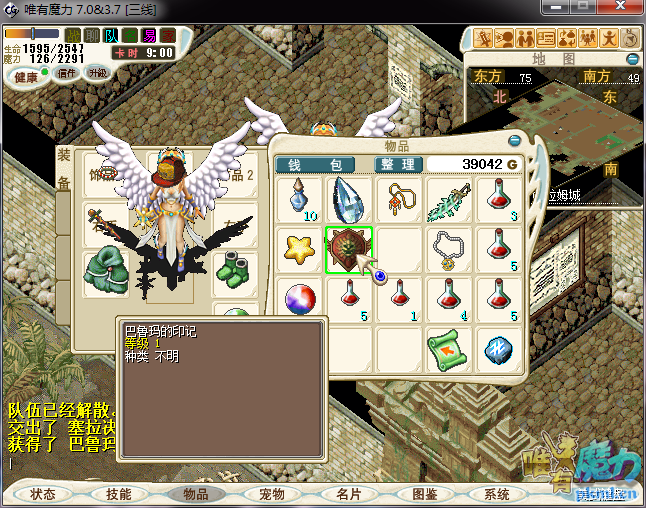Select the blue crystal teardrop item

click(x=349, y=199)
